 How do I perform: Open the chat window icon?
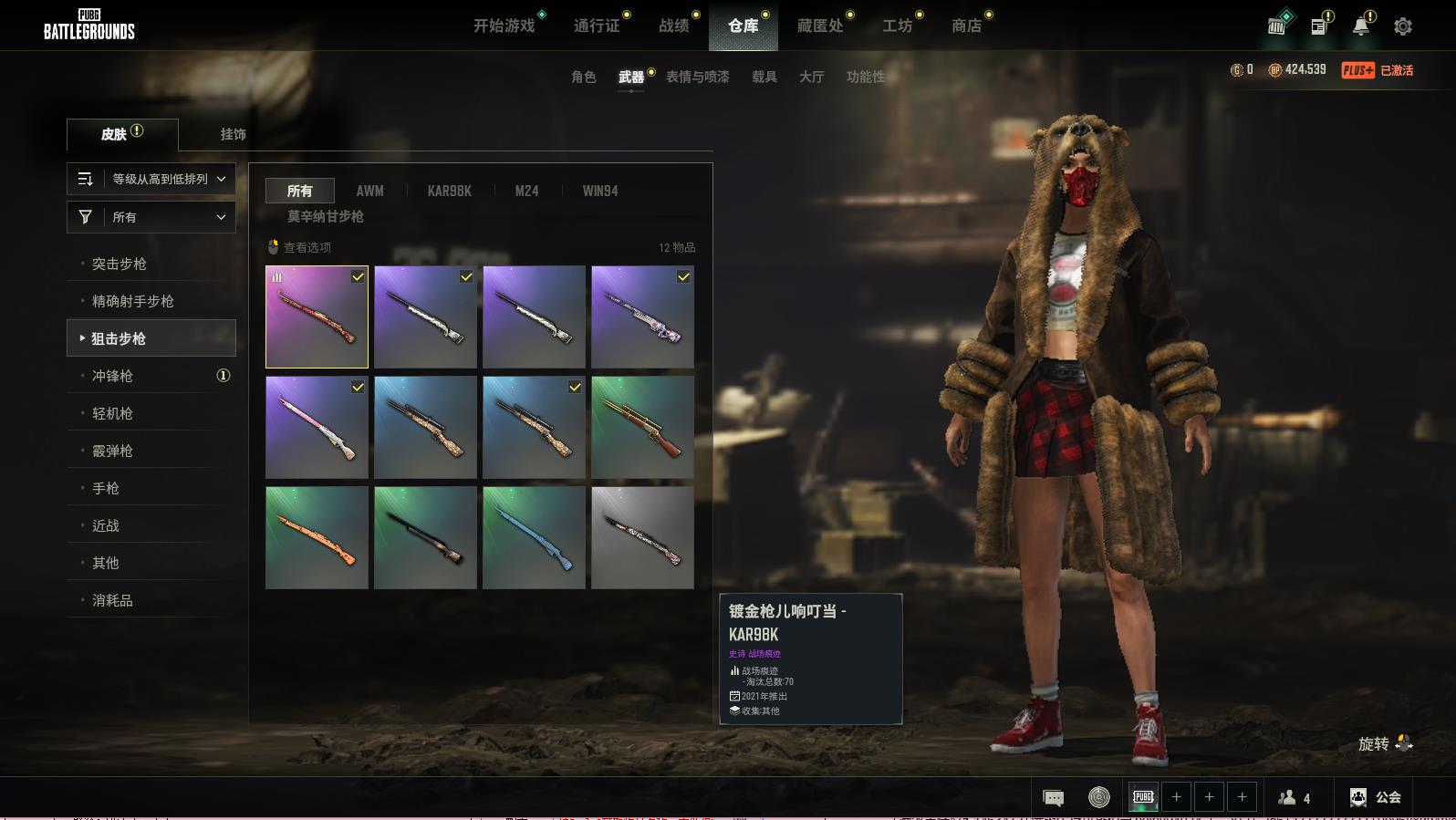(1053, 798)
